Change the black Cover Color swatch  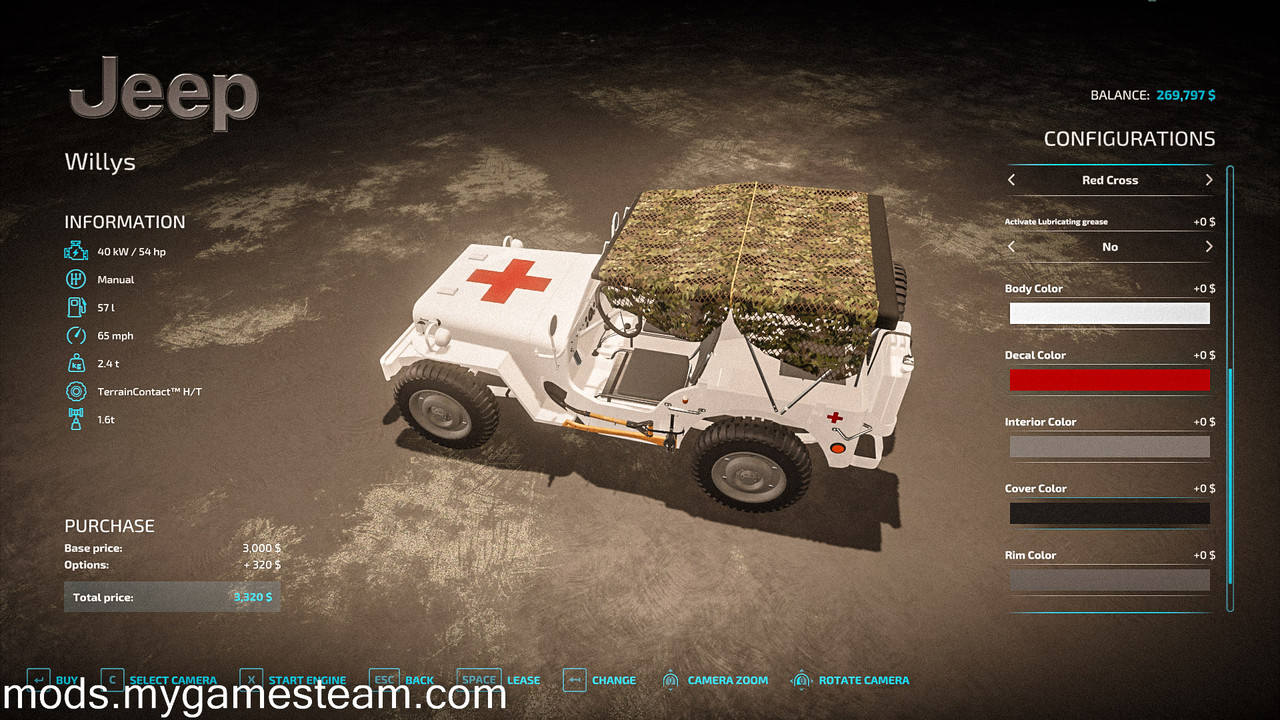(x=1109, y=514)
